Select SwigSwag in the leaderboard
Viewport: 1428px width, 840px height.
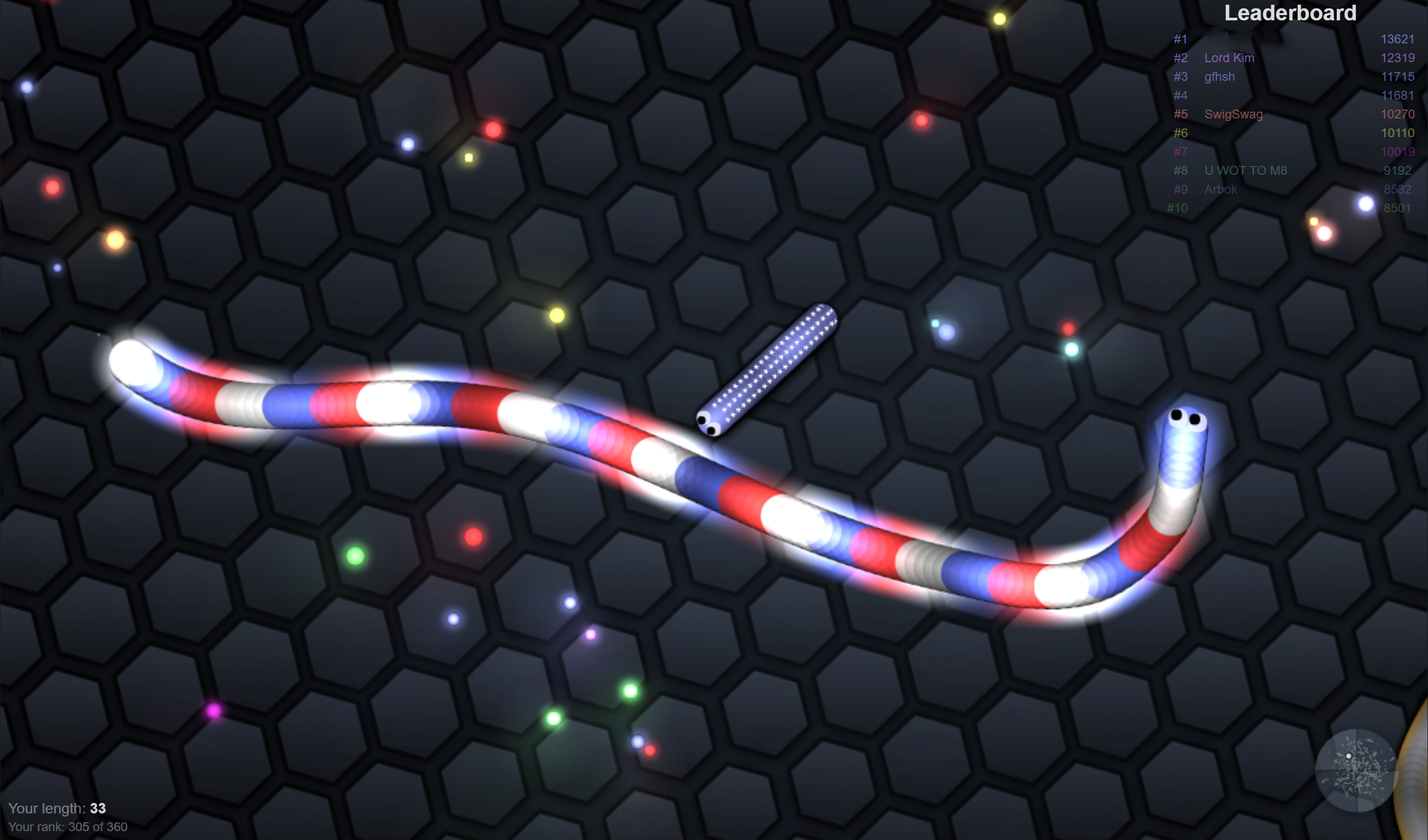point(1233,114)
